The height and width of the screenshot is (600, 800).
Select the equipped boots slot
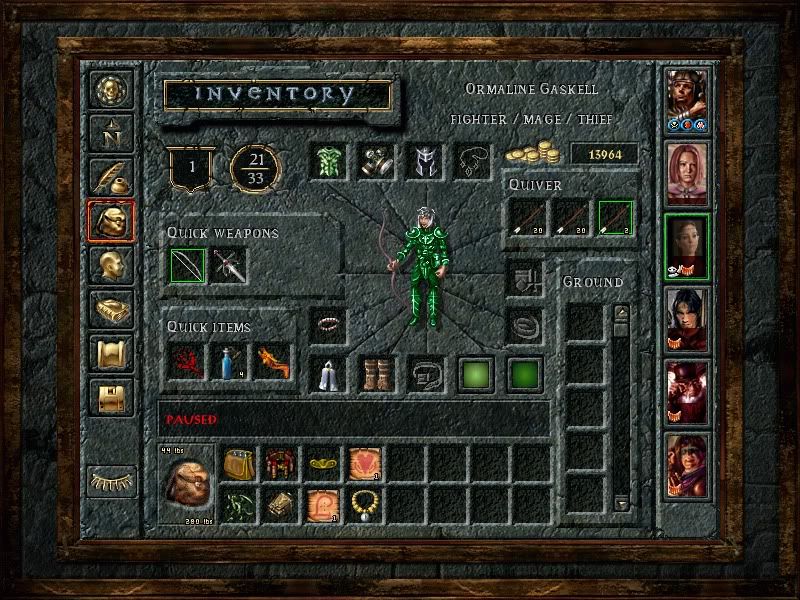click(377, 373)
